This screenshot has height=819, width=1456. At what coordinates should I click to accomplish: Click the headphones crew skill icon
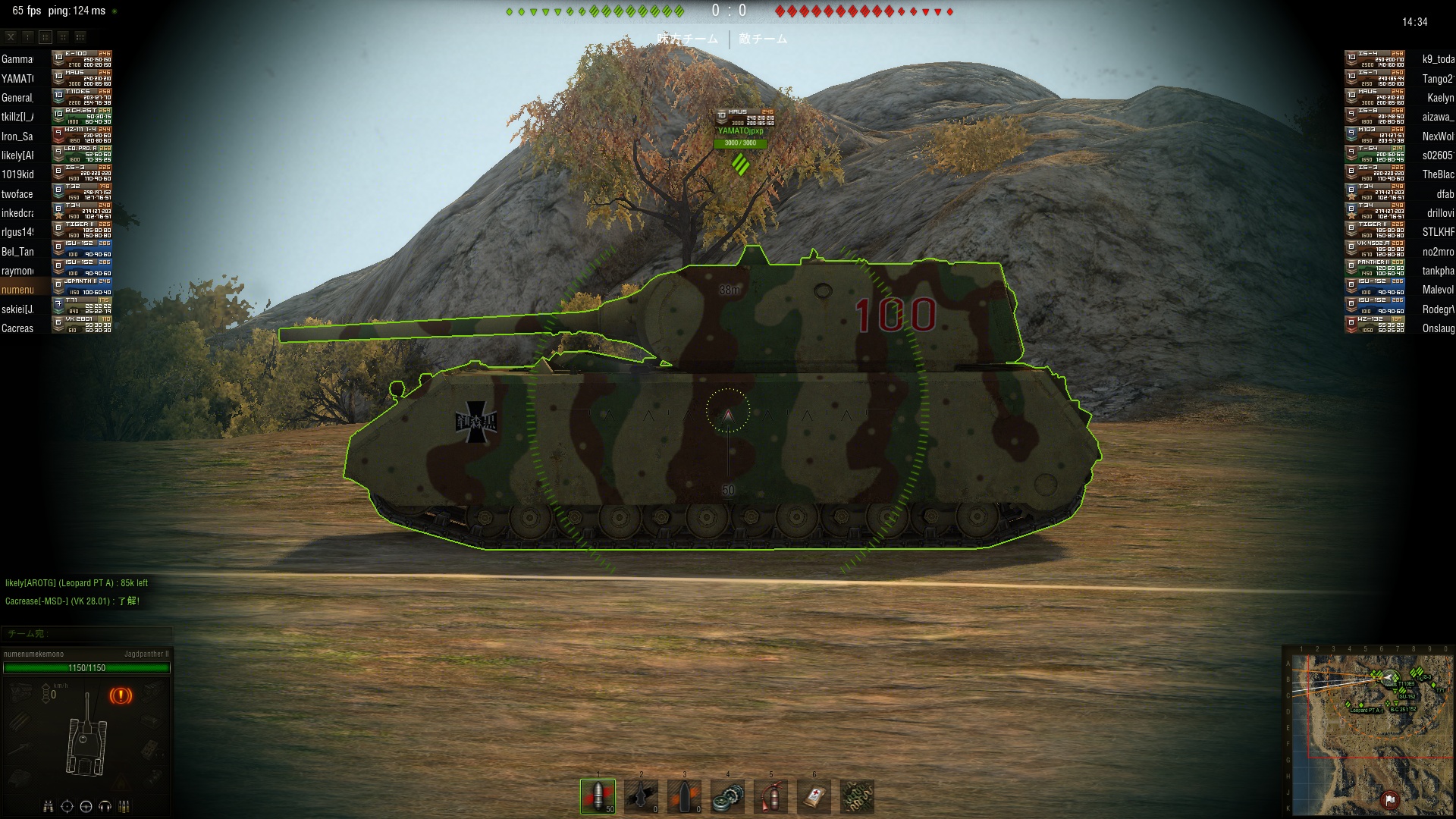point(105,806)
